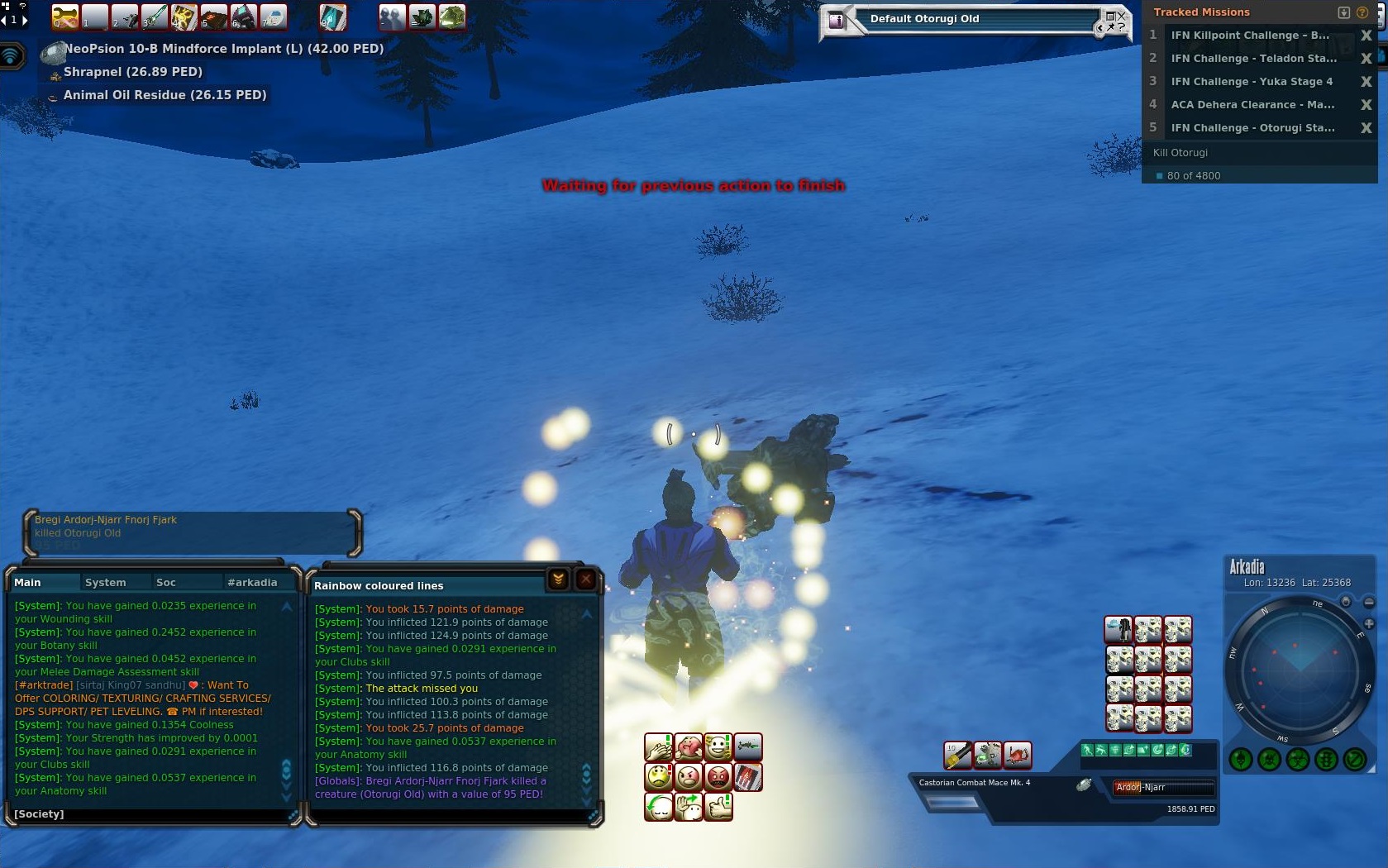Collapse the Rainbow coloured lines window
The width and height of the screenshot is (1388, 868).
coord(558,579)
